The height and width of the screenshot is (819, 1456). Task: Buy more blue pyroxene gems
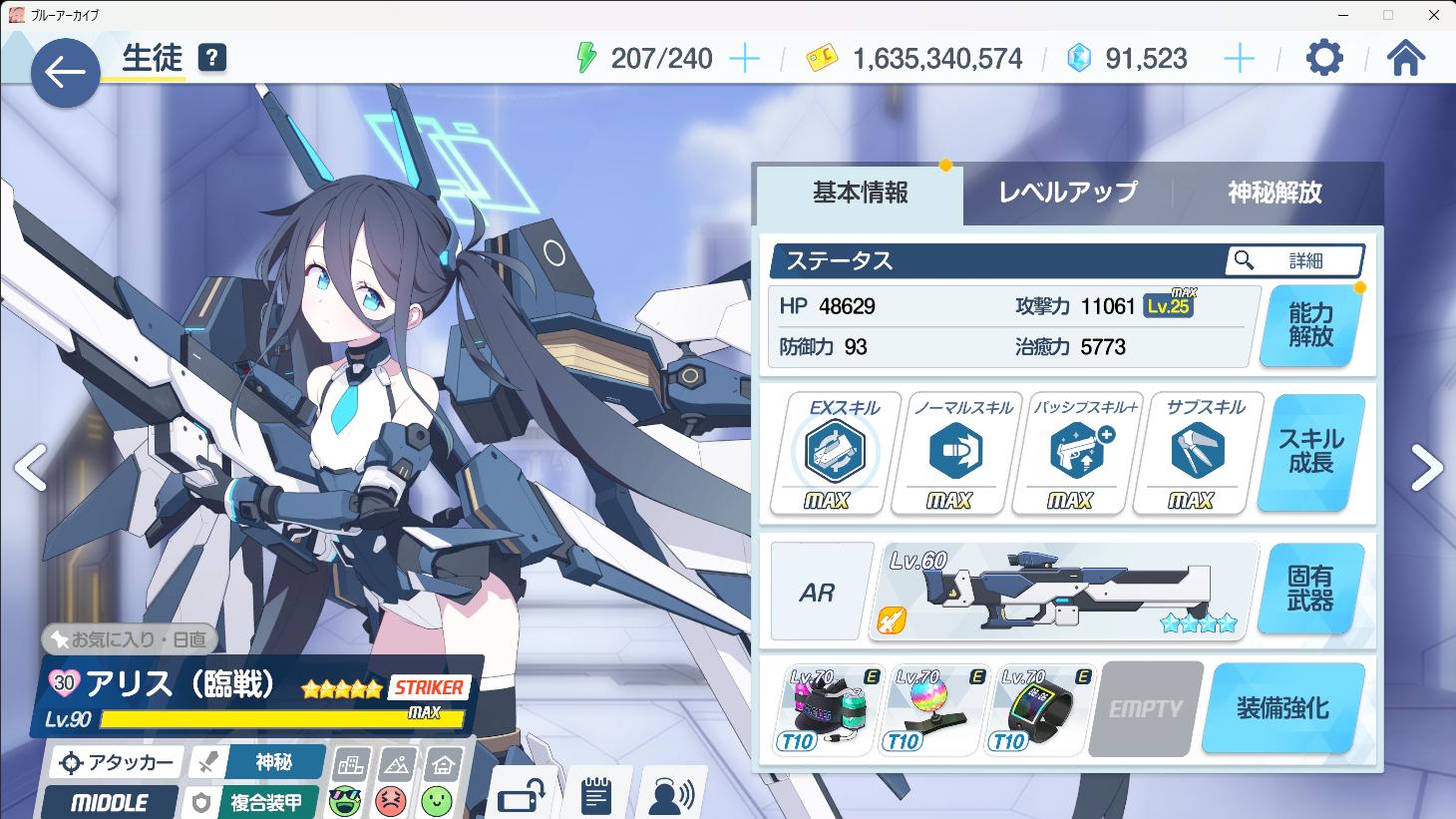click(x=1239, y=59)
